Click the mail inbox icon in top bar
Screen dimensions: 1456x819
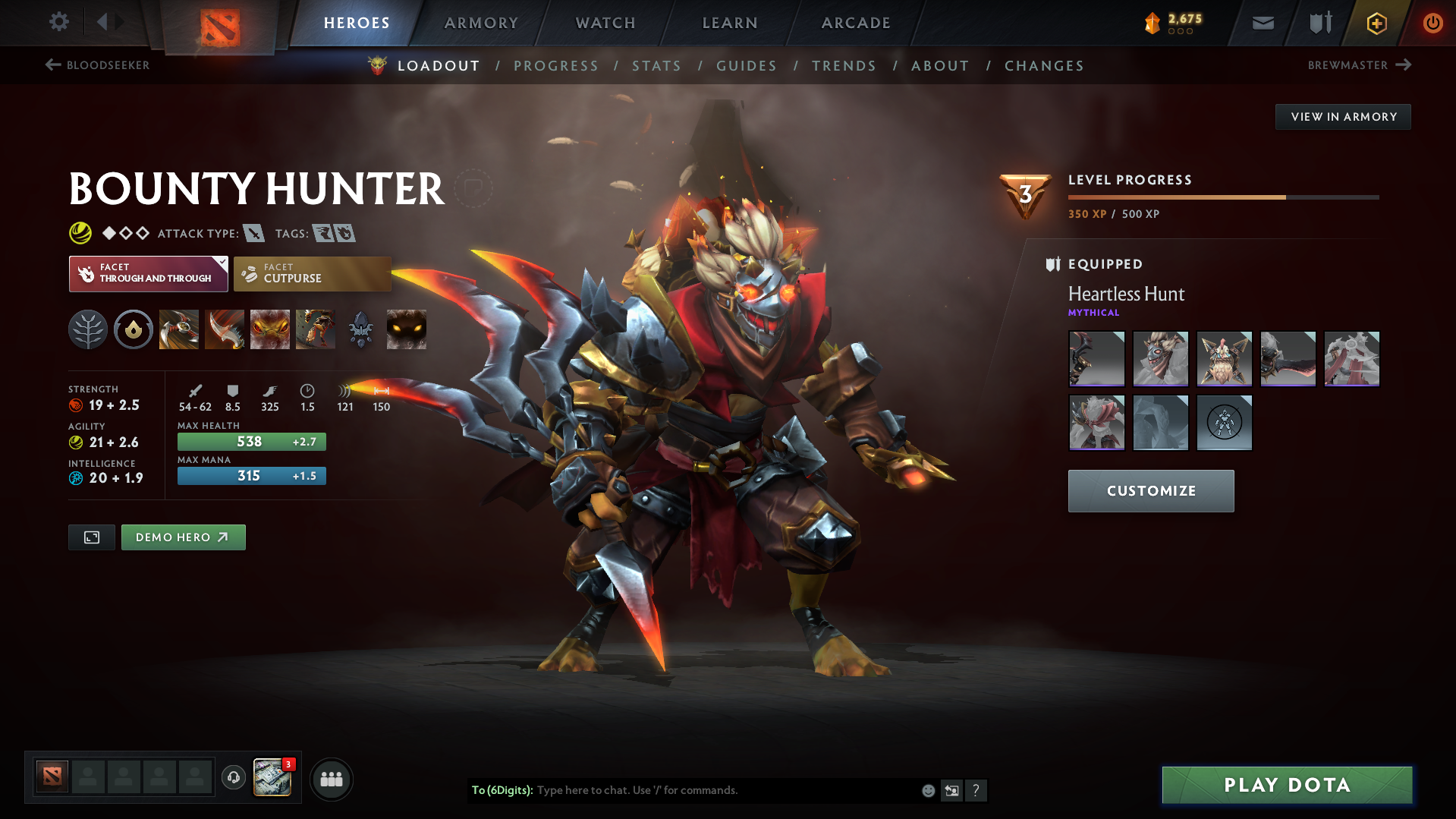1262,23
